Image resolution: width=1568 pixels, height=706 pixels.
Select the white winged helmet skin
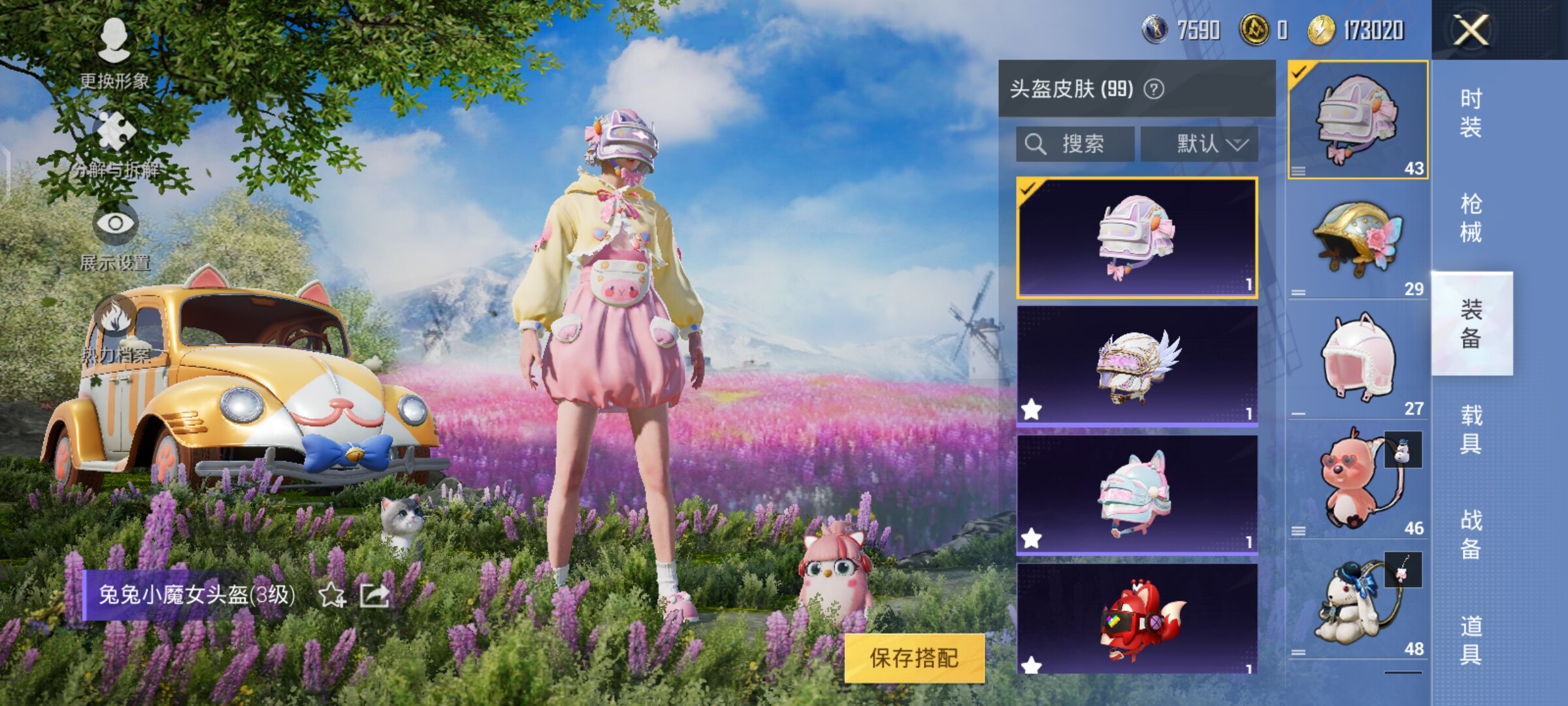(1137, 366)
